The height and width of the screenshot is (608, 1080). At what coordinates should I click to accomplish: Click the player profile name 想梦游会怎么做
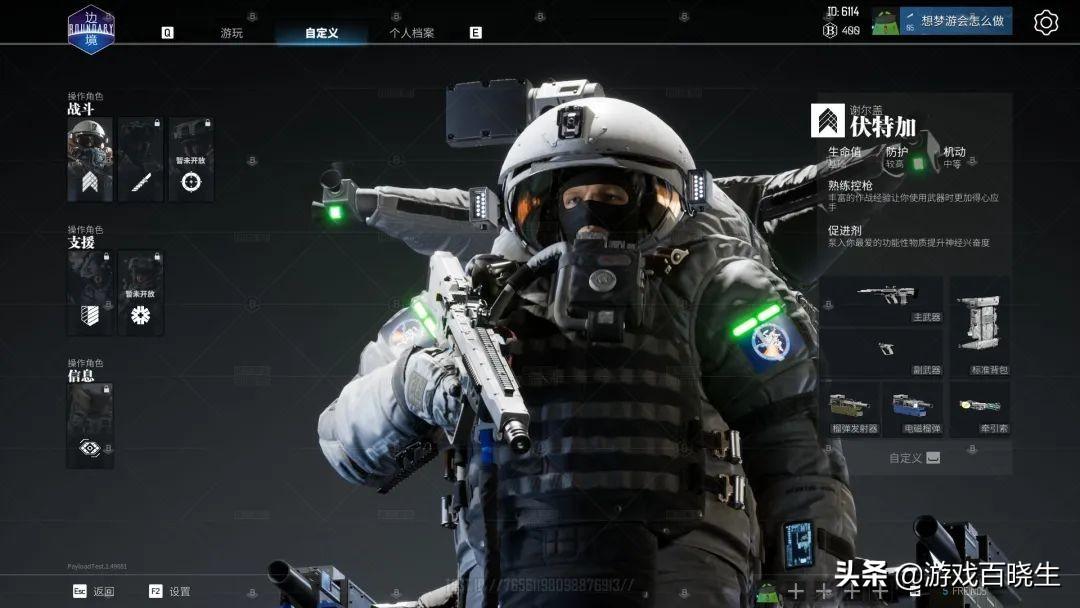[955, 21]
